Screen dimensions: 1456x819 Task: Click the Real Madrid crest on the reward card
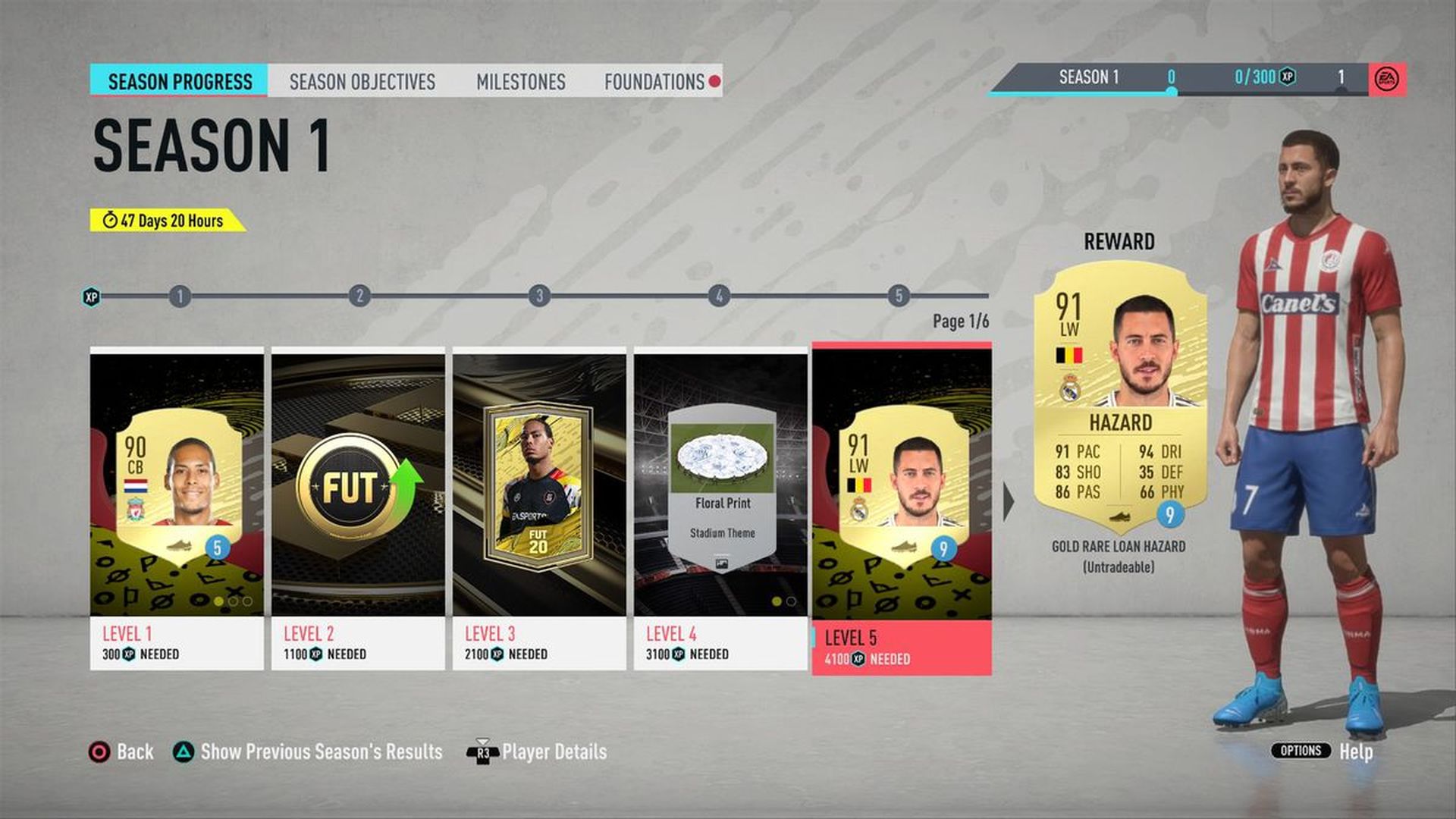pos(1071,388)
